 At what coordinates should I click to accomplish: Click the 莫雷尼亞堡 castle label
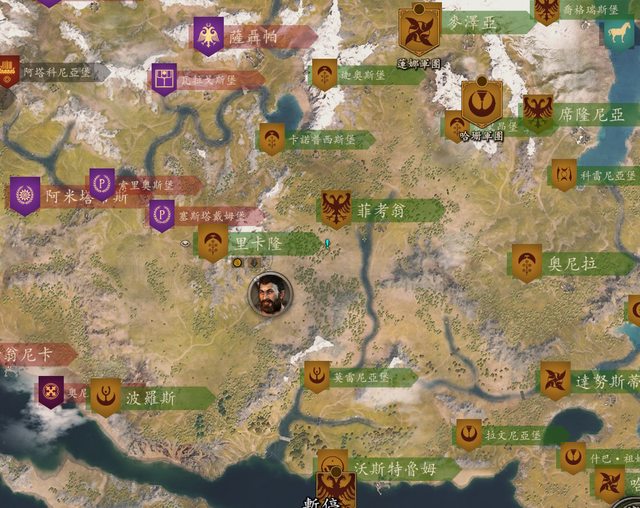(x=360, y=377)
